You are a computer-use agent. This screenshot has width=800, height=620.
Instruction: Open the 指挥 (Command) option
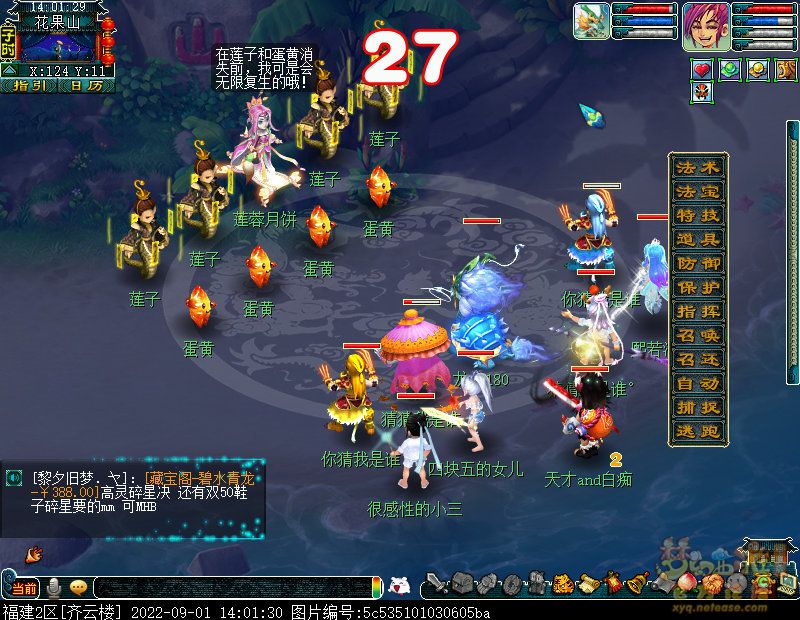point(697,311)
